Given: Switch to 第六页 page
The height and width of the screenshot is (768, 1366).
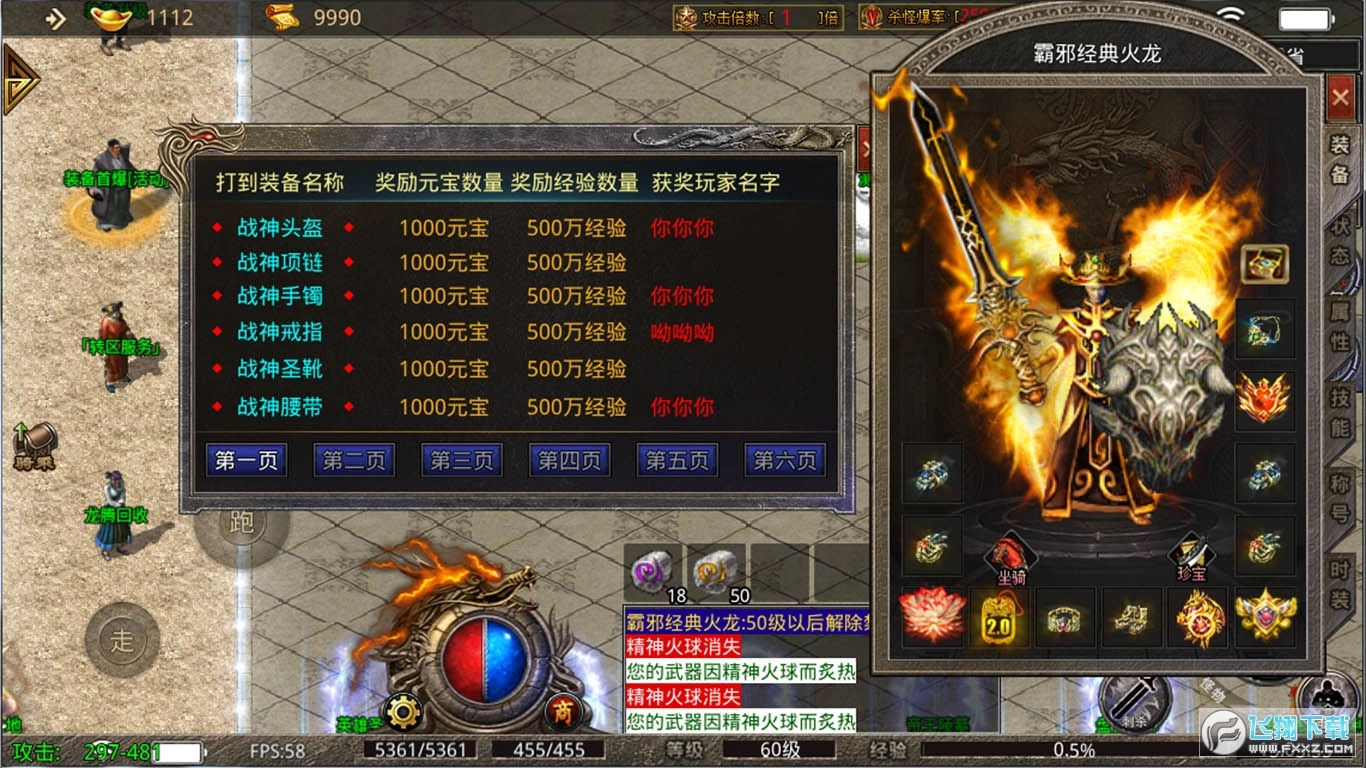Looking at the screenshot, I should click(x=785, y=460).
